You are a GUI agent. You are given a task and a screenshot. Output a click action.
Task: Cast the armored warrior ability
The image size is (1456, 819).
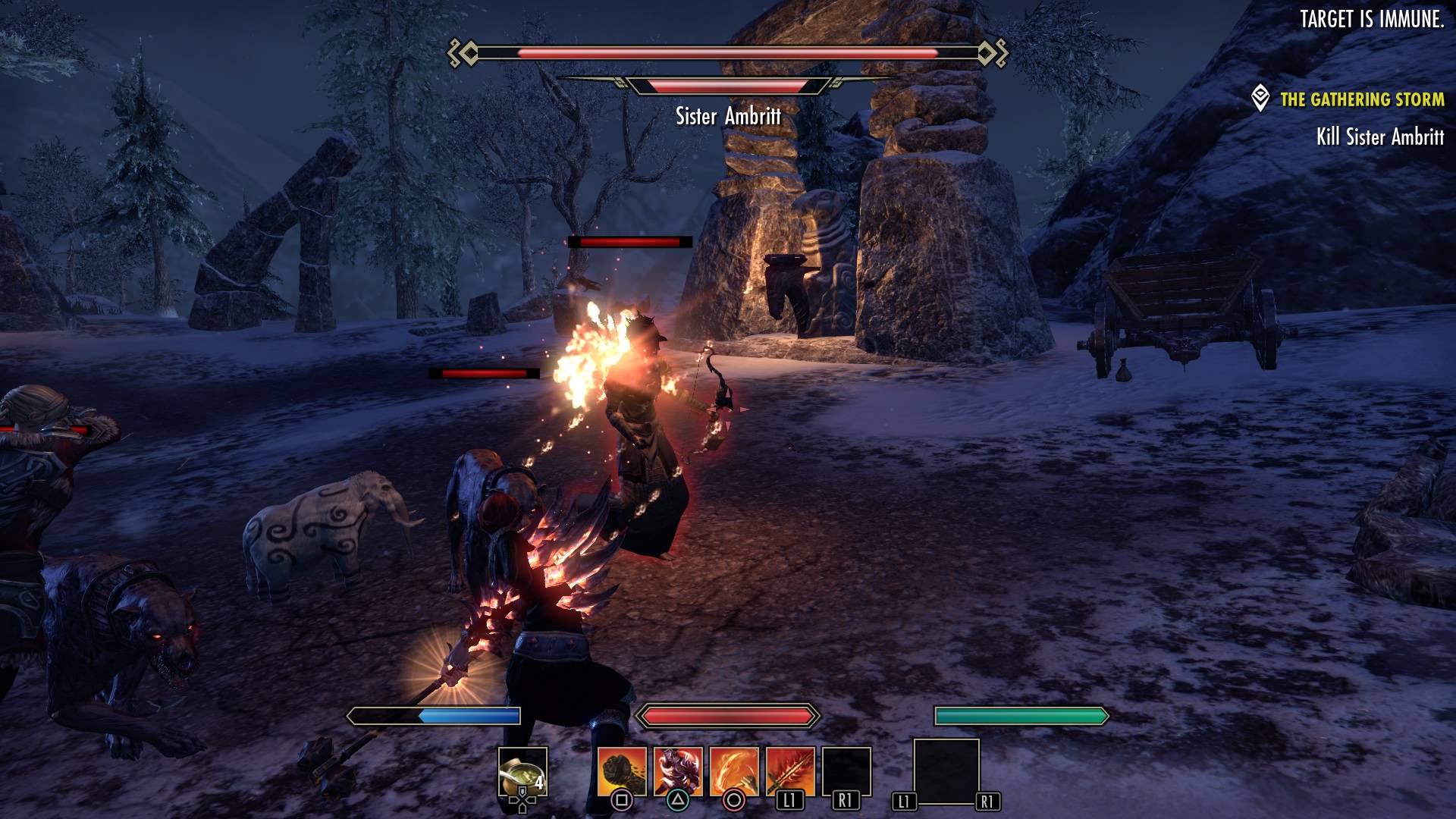point(678,772)
